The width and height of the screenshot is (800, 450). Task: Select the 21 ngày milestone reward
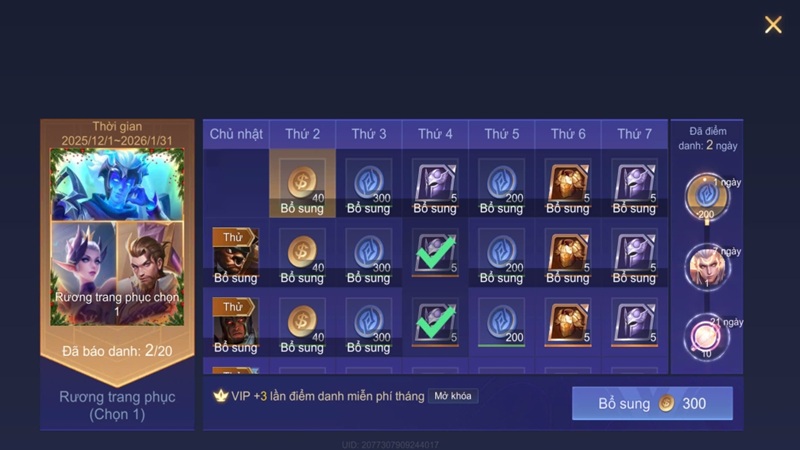(x=707, y=337)
